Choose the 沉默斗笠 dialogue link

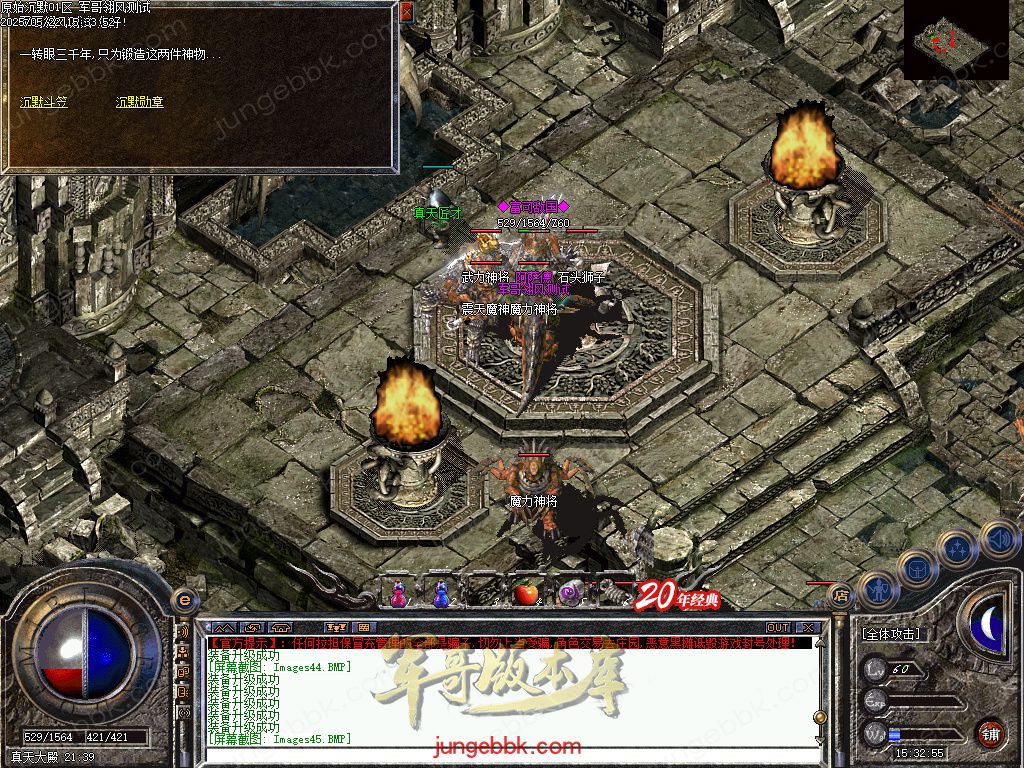click(x=43, y=102)
